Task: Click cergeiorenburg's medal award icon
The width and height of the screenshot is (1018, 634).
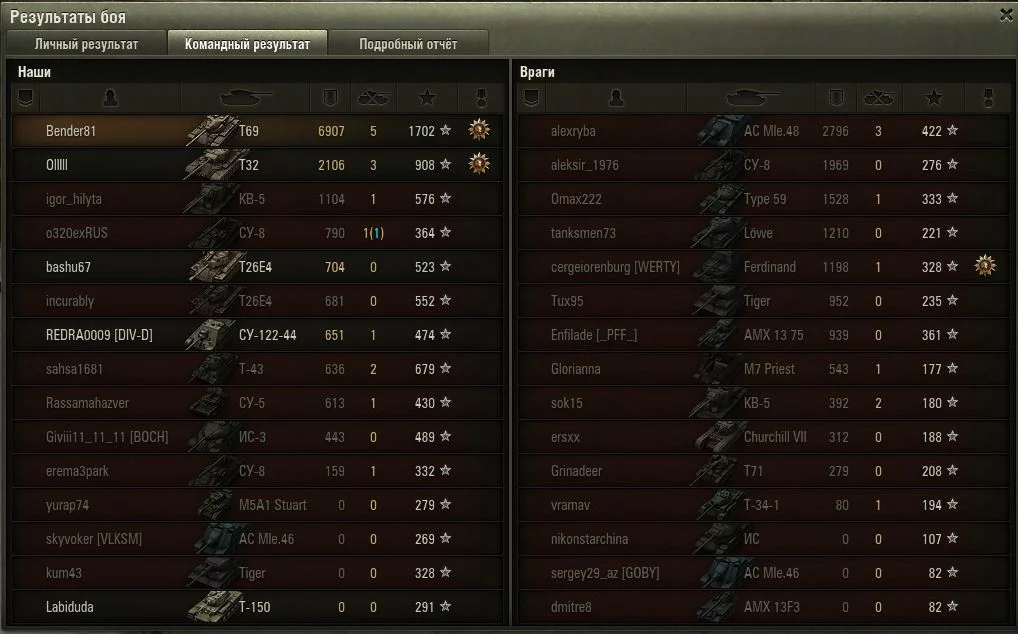Action: click(986, 266)
